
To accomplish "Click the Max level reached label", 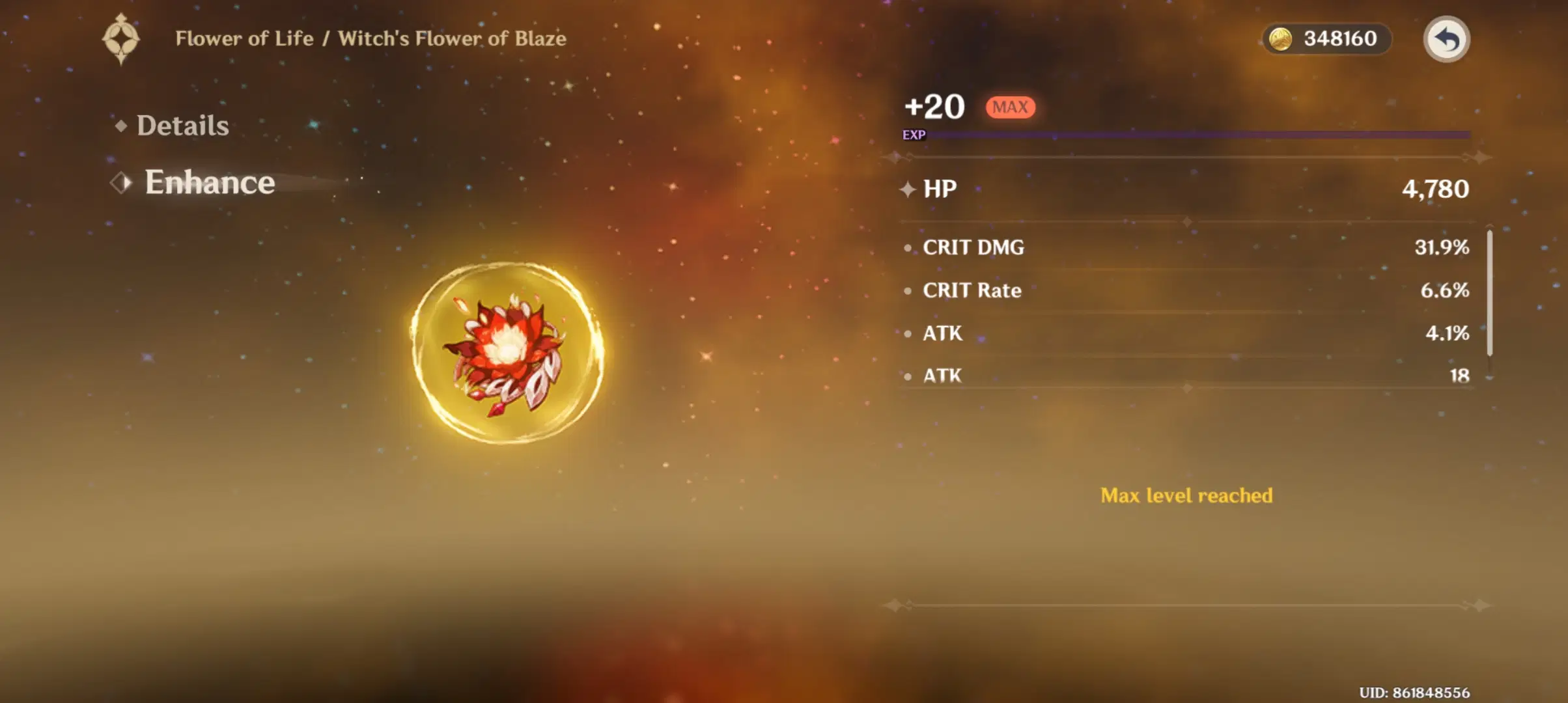I will [1185, 495].
